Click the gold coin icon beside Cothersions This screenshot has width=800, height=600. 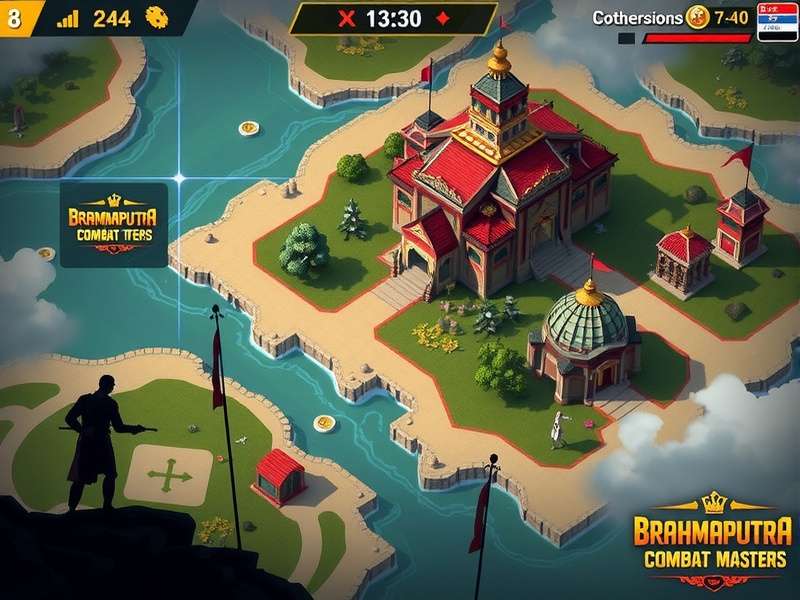[x=697, y=17]
